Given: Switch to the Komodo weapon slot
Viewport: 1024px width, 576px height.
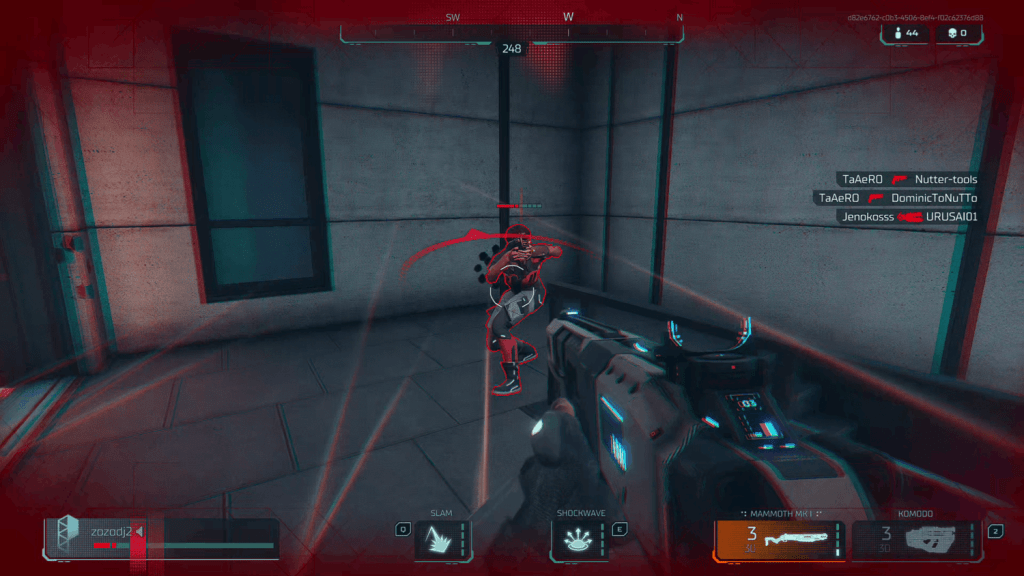Looking at the screenshot, I should click(x=916, y=540).
